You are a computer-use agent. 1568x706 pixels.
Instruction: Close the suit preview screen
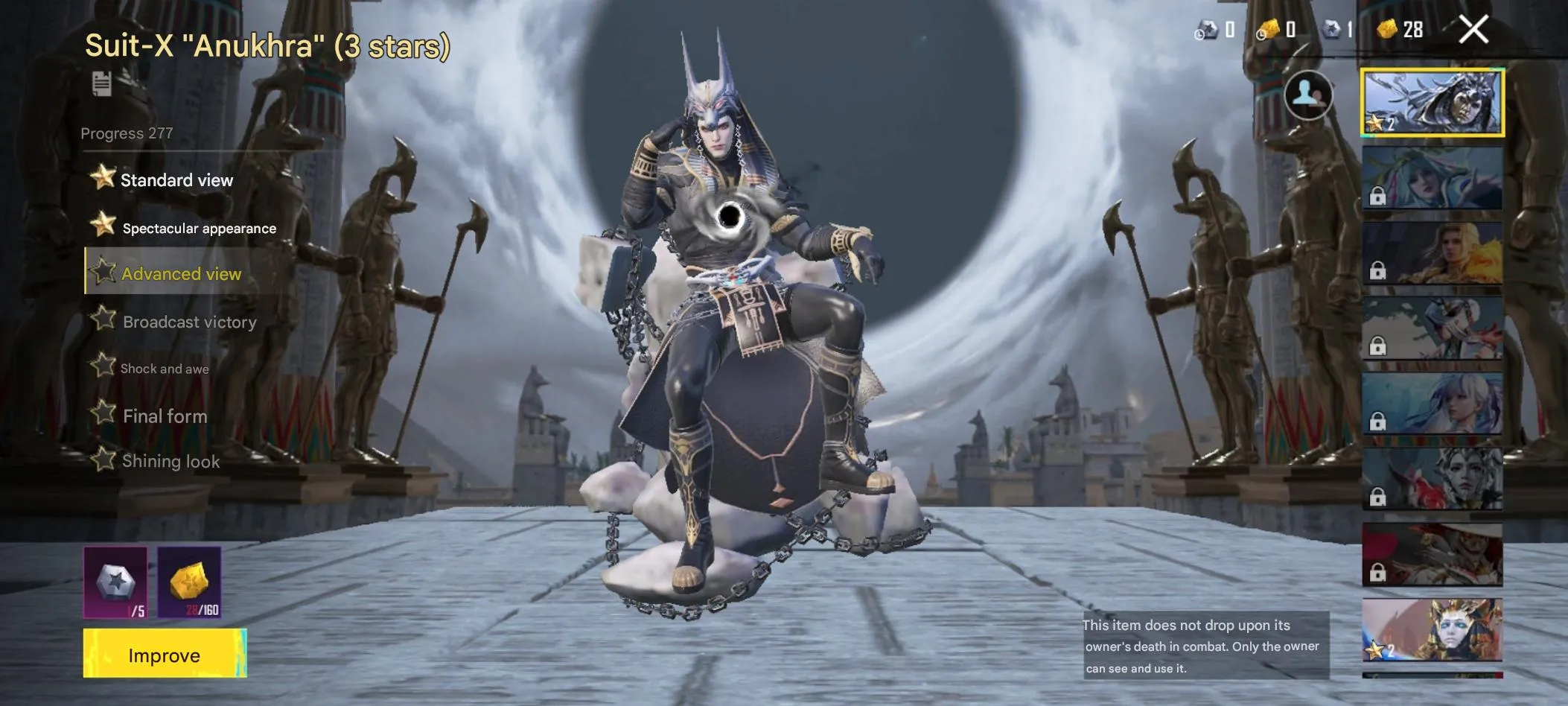click(1473, 28)
